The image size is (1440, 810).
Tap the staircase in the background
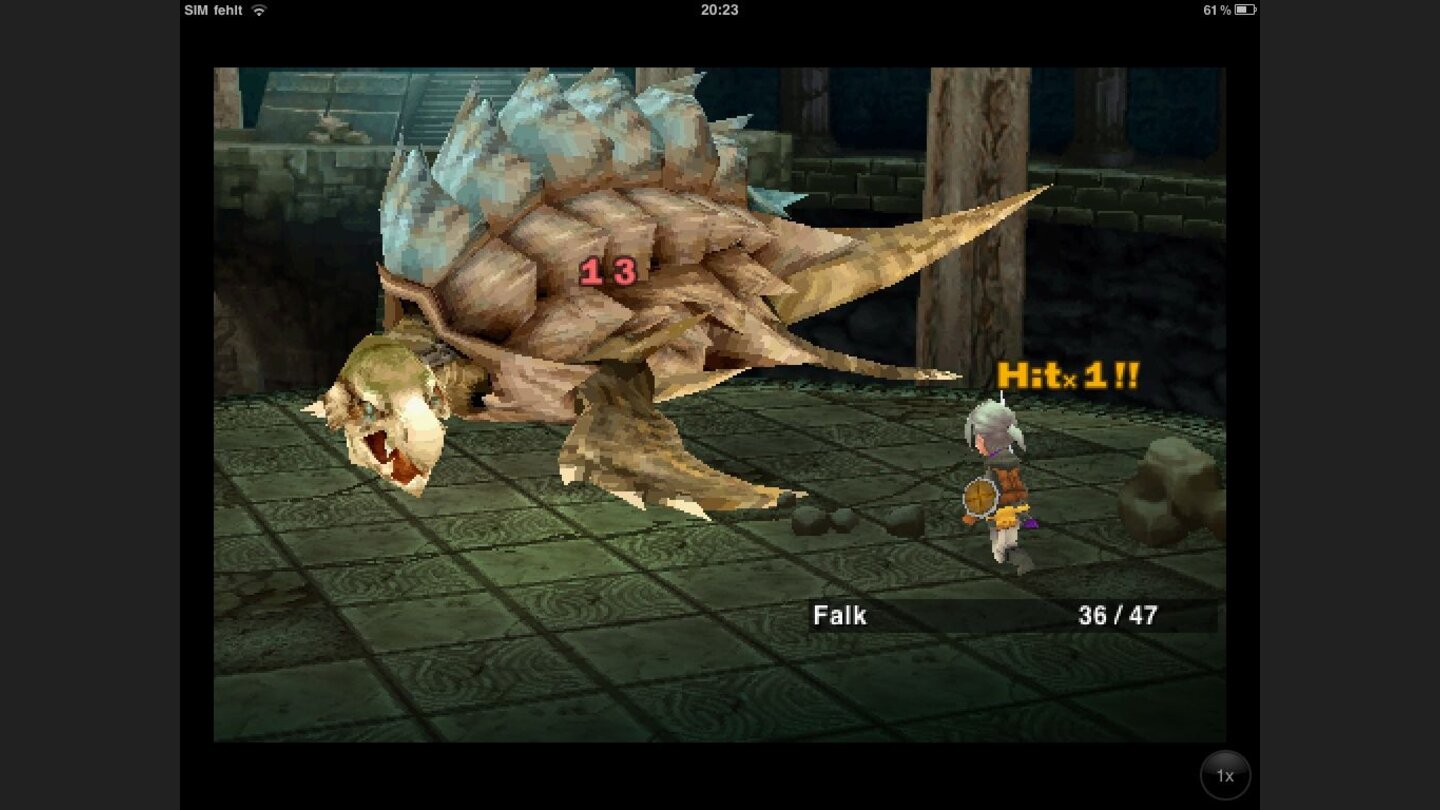(x=430, y=100)
